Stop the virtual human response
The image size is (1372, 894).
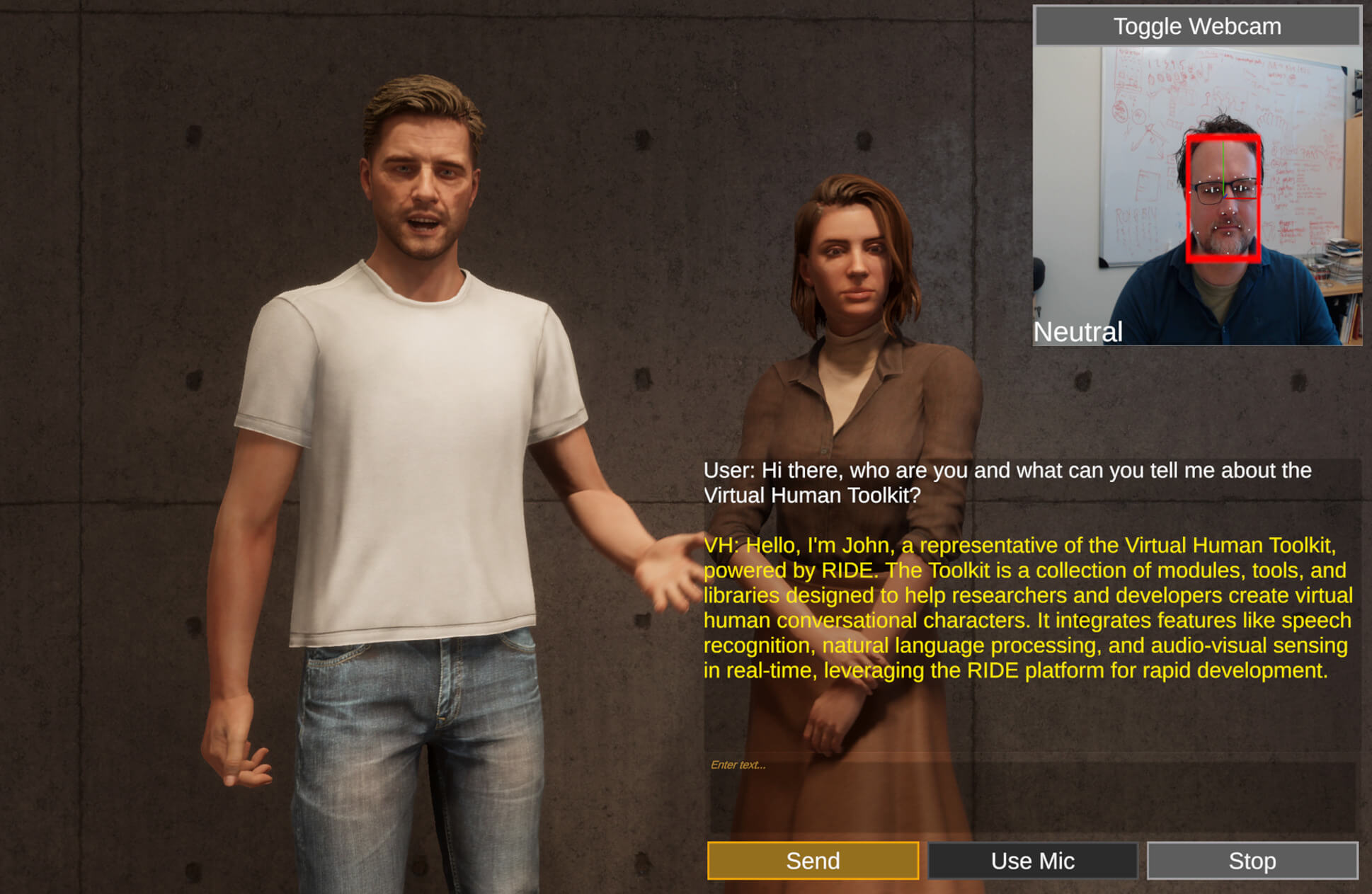point(1252,861)
